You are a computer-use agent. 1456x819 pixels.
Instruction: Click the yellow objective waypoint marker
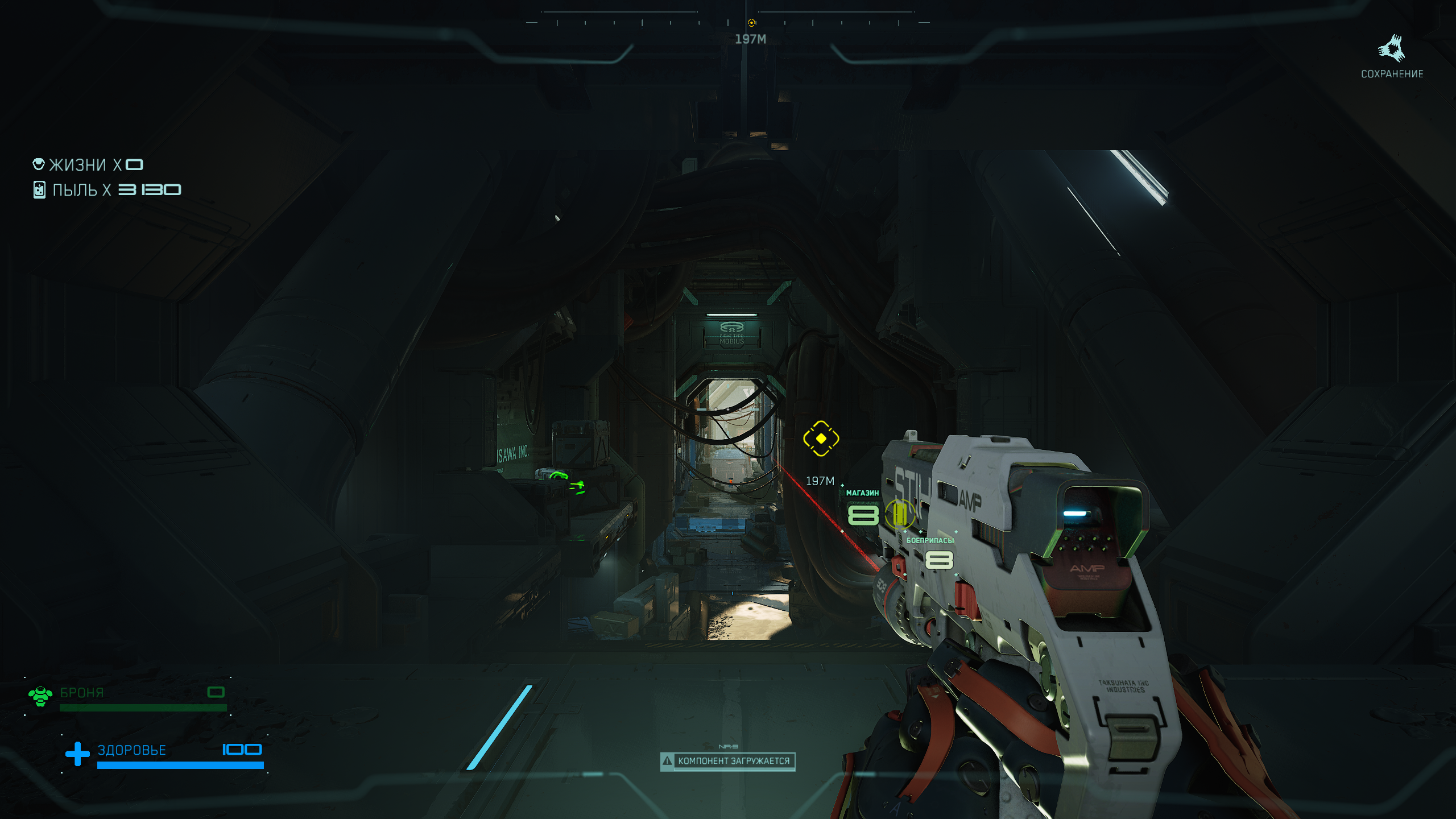click(x=821, y=439)
